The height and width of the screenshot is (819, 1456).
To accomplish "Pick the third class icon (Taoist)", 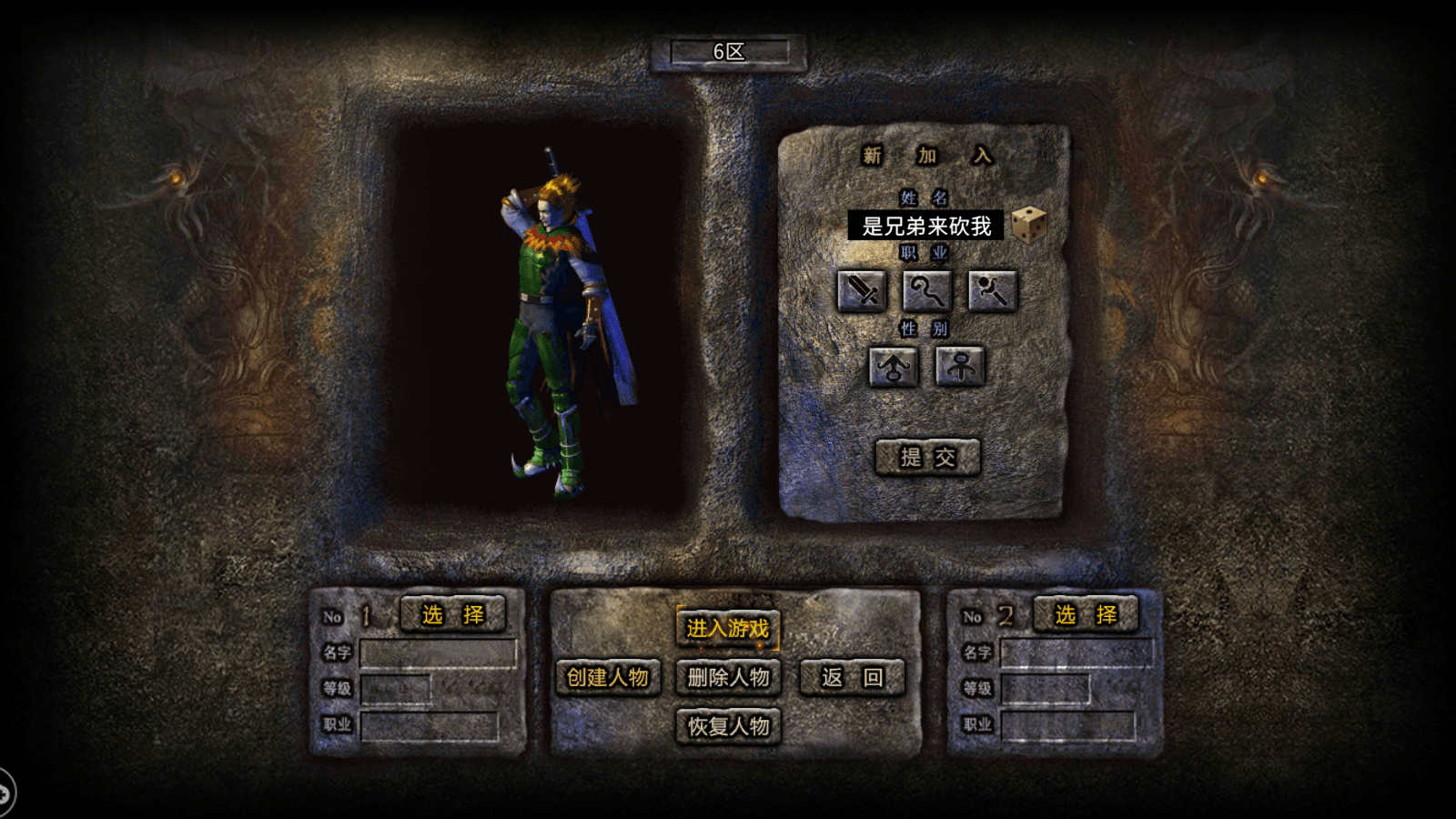I will click(x=992, y=291).
